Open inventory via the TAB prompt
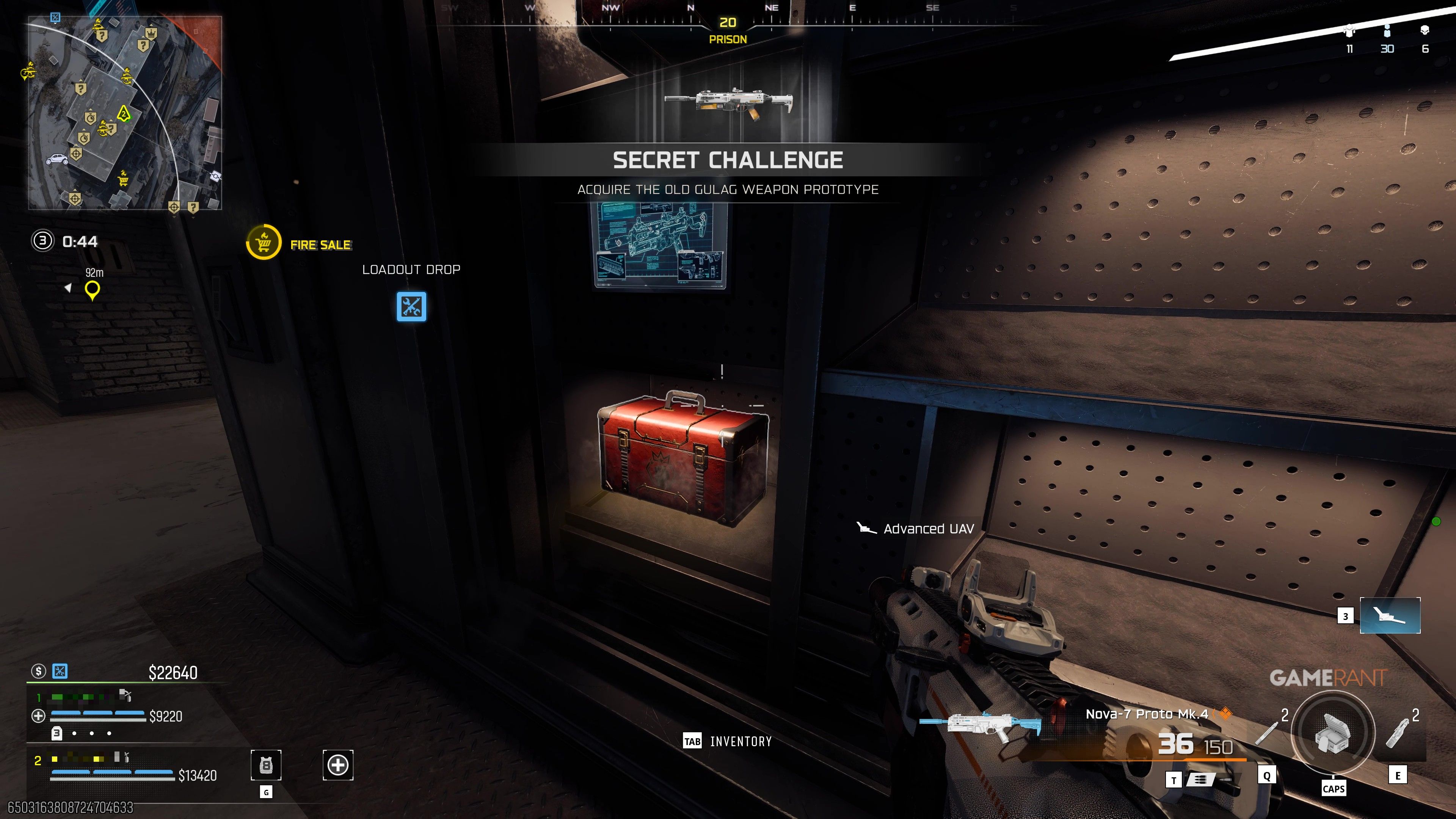 click(692, 741)
